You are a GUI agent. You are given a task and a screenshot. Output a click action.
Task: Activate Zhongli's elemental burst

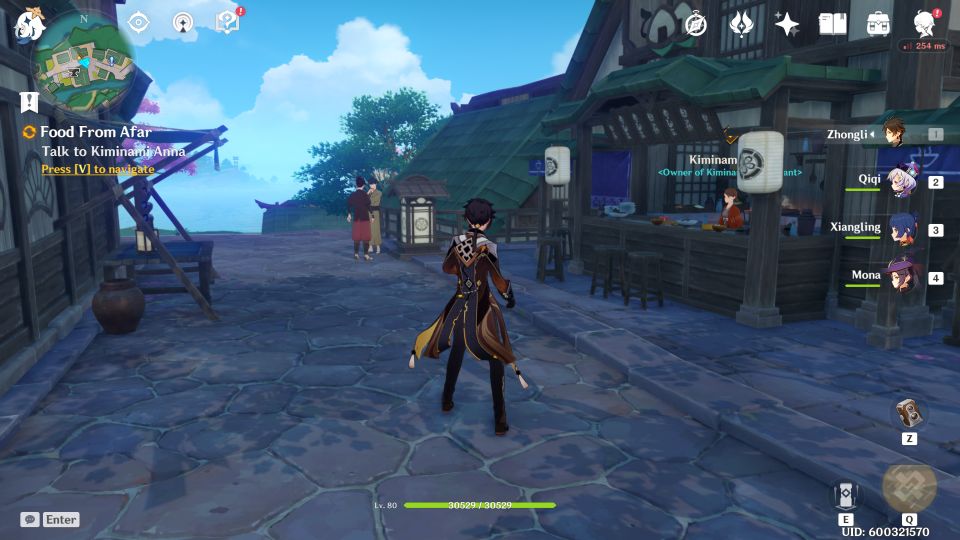909,487
